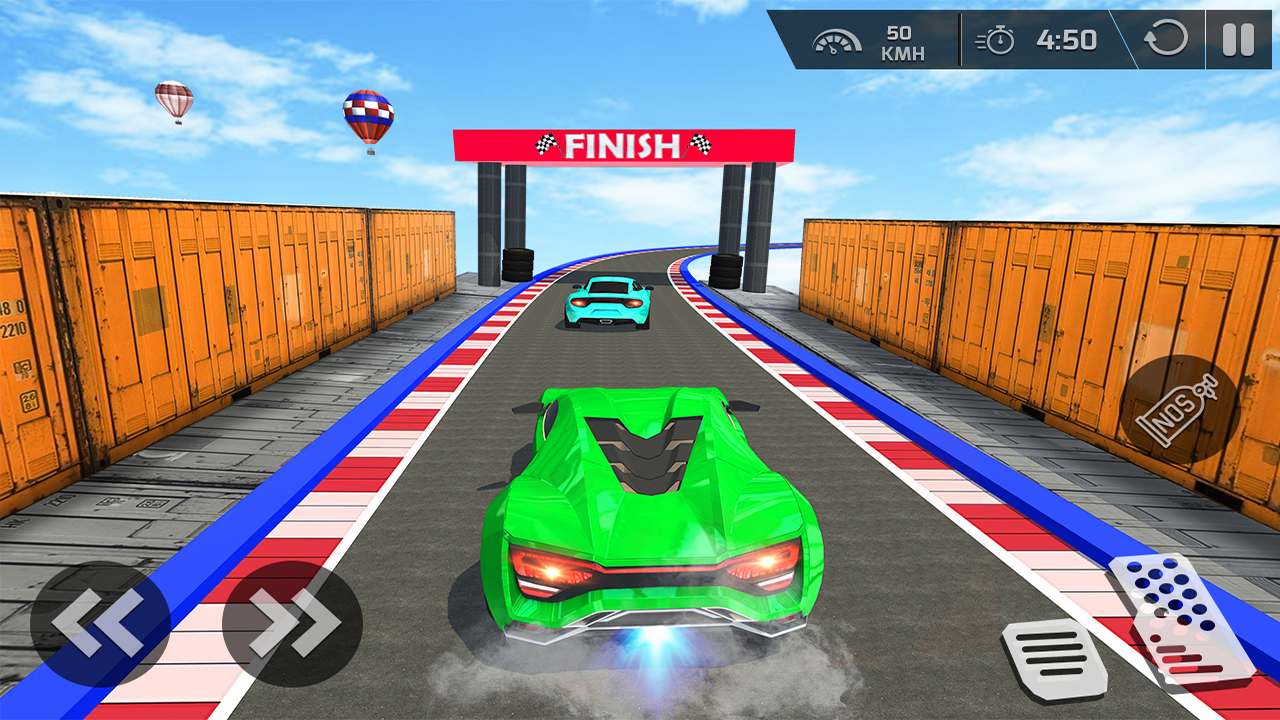Viewport: 1280px width, 720px height.
Task: Tap the checkered flag on the FINISH banner
Action: [x=545, y=145]
